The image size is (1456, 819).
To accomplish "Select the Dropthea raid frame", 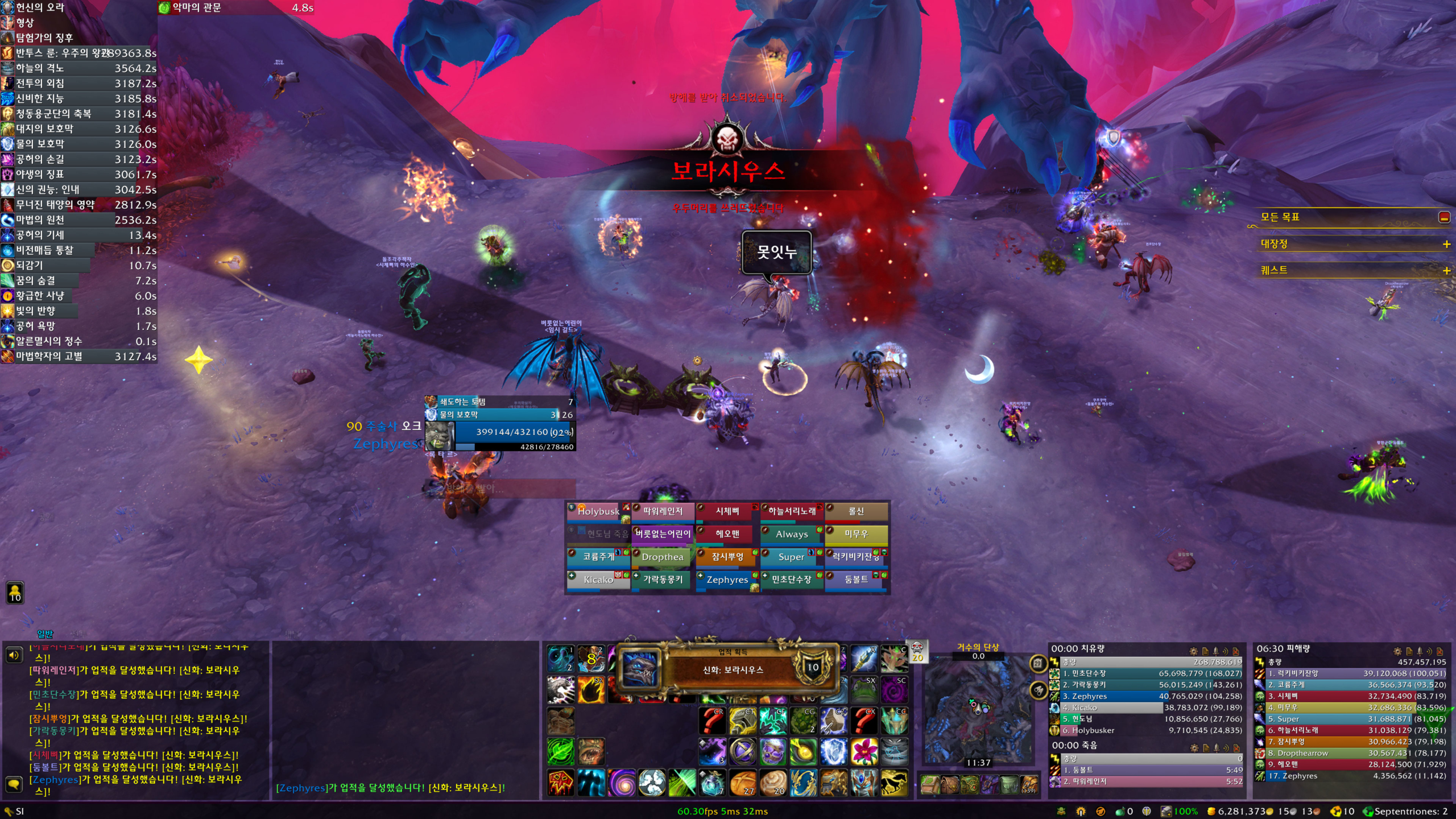I will click(x=662, y=557).
